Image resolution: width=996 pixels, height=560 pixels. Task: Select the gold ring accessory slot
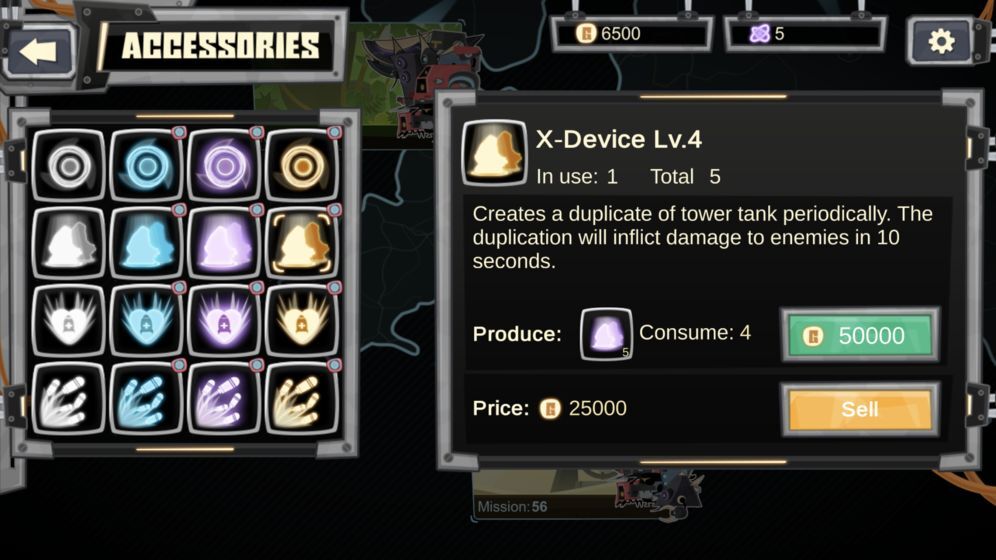[x=303, y=166]
